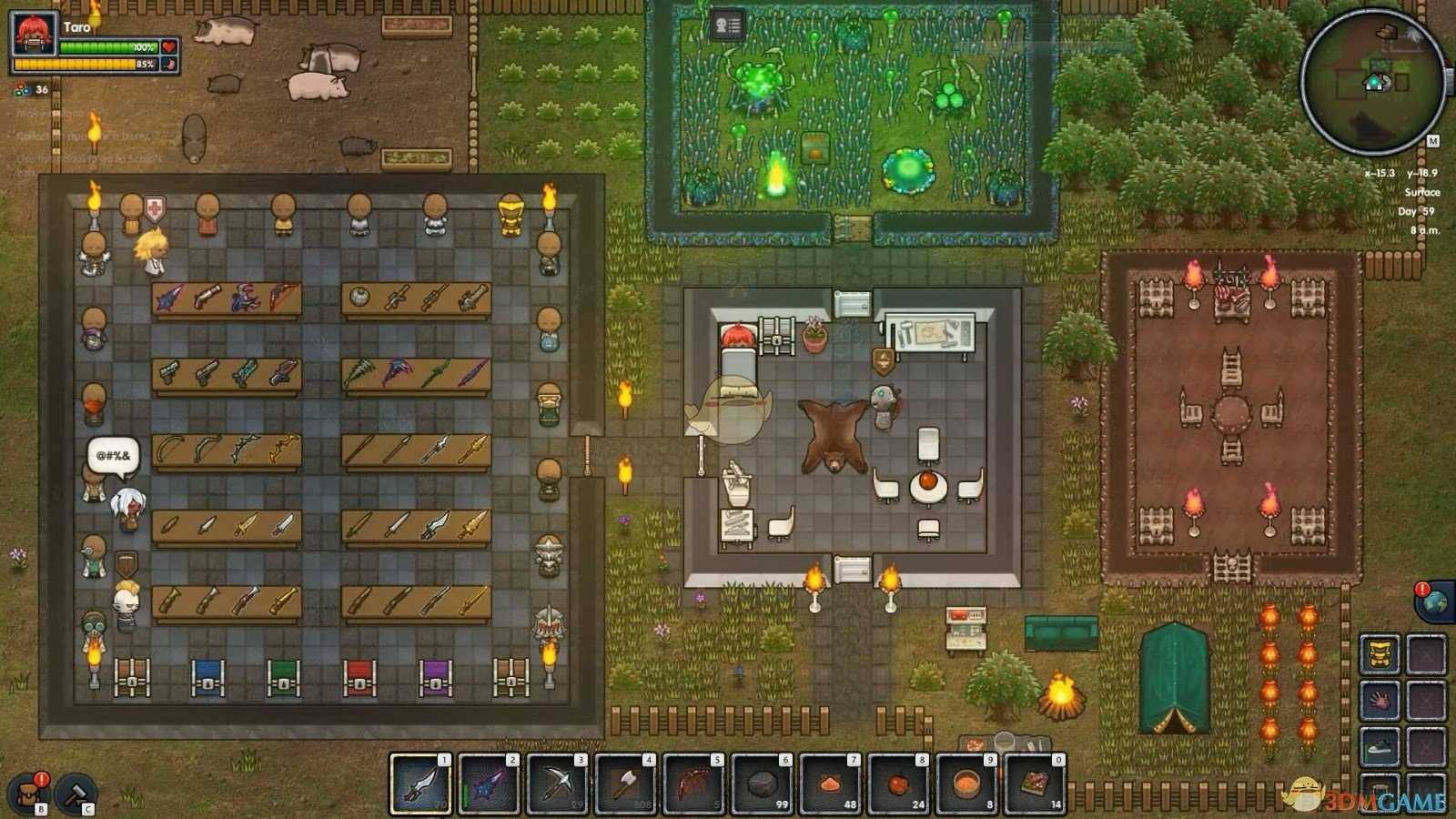Equip the pickaxe from the hotbar
This screenshot has height=819, width=1456.
(x=556, y=784)
